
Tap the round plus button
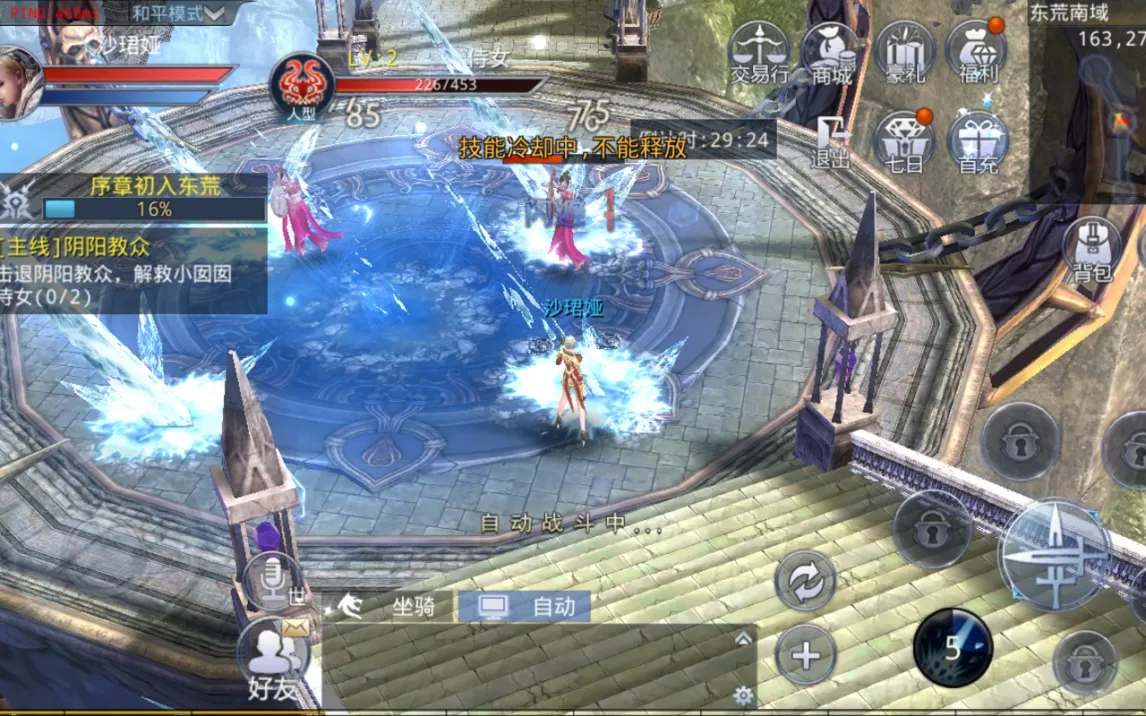coord(806,656)
